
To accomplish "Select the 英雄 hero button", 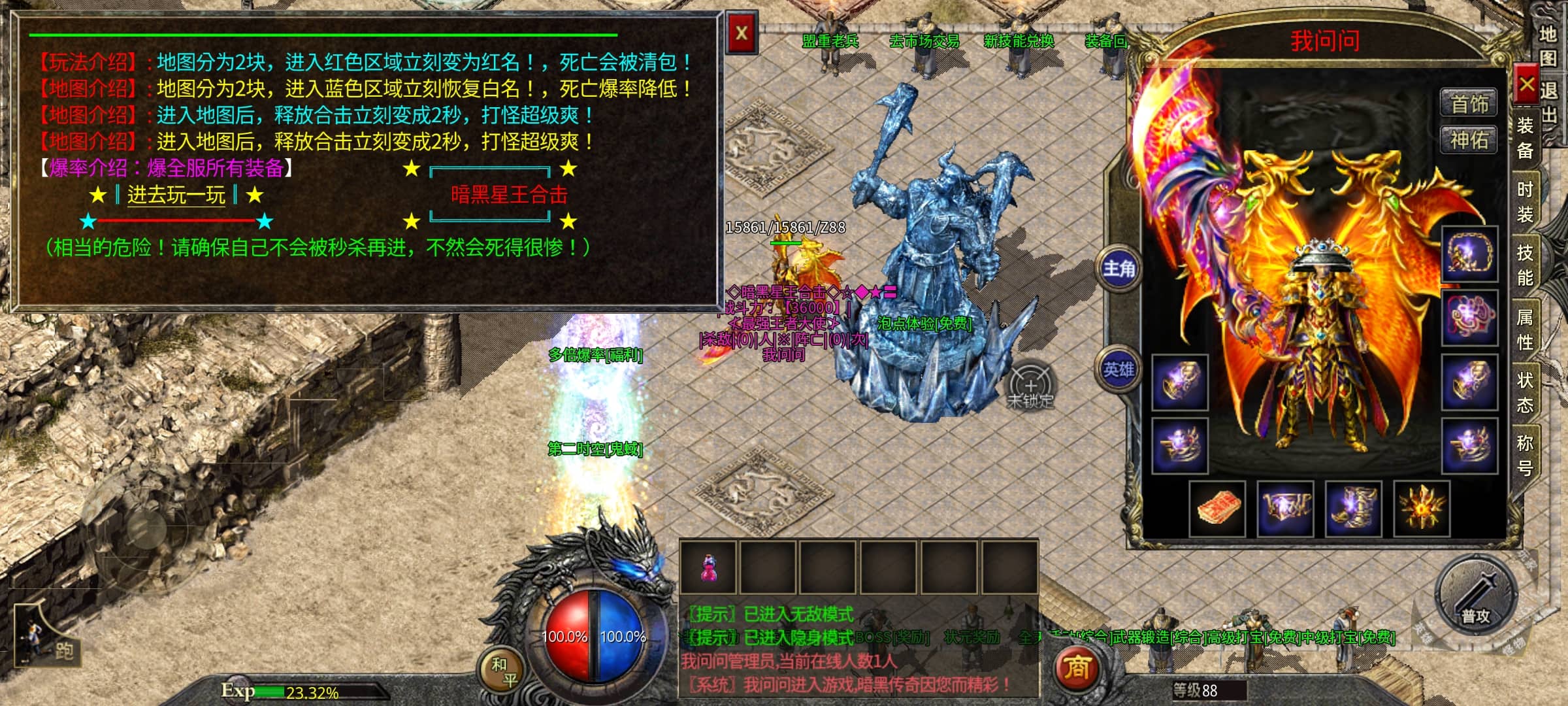I will click(1119, 370).
